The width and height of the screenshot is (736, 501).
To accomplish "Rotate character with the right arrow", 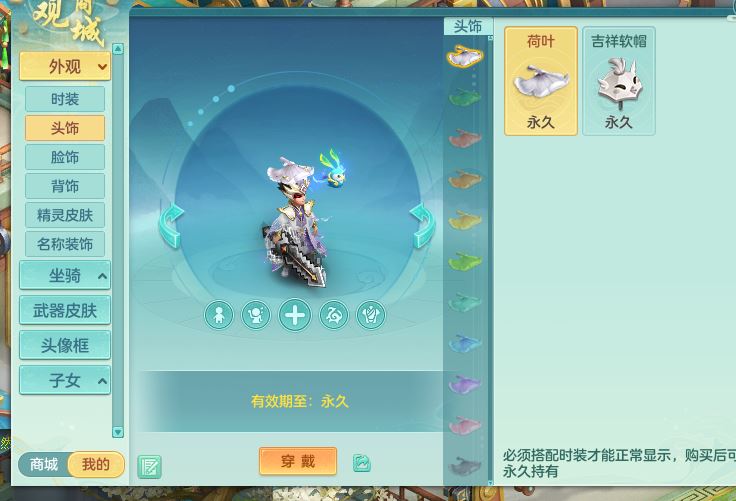I will point(423,224).
